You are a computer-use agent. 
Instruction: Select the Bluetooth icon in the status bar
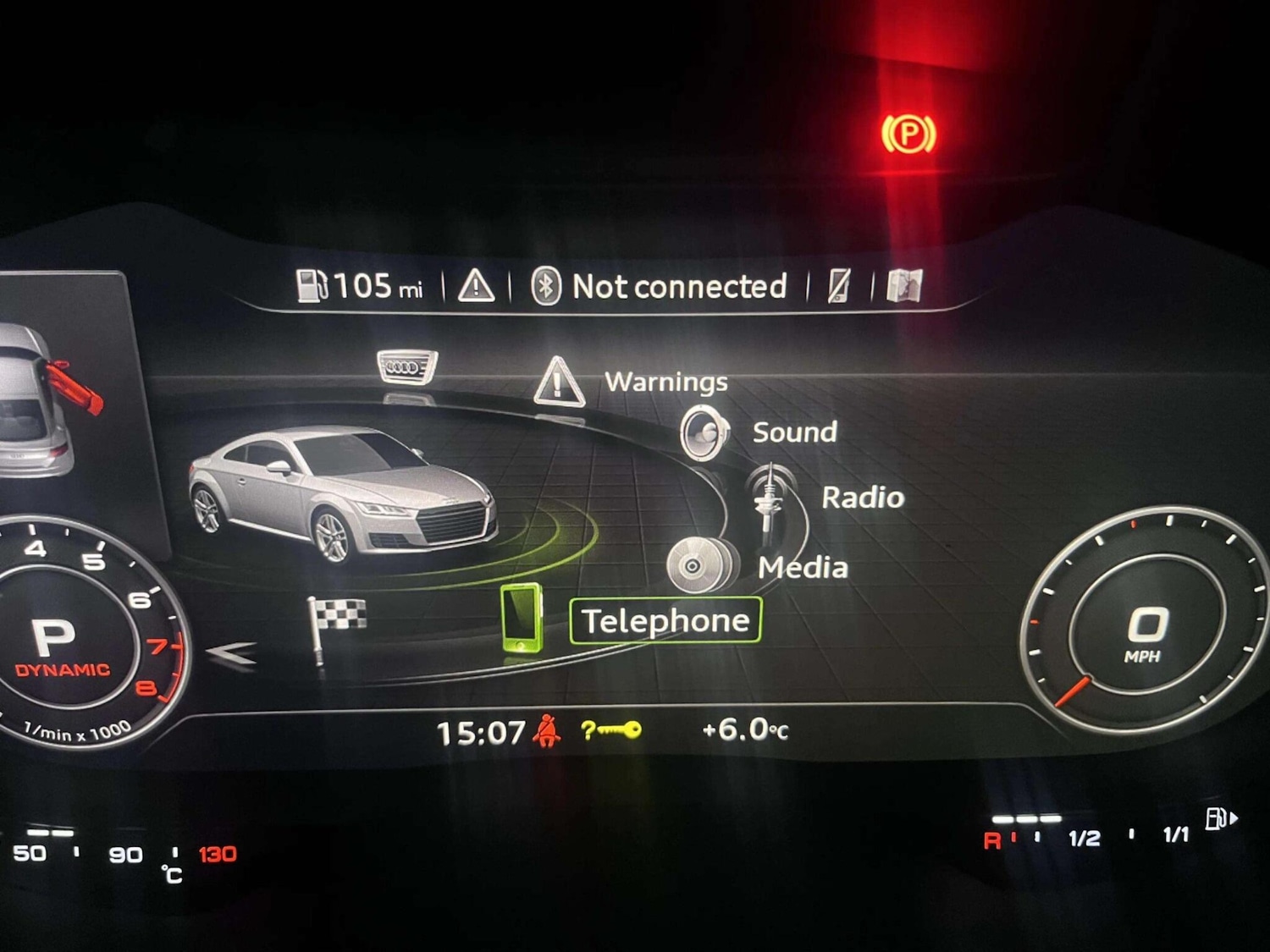(x=547, y=288)
